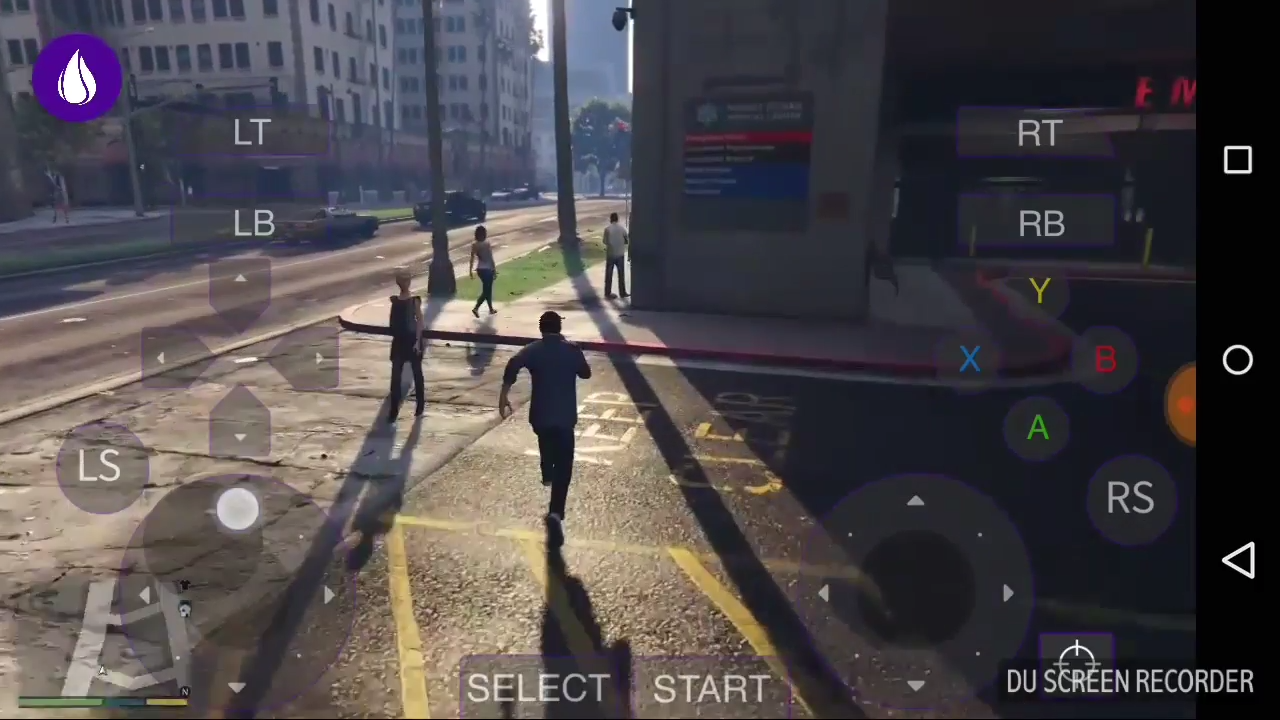This screenshot has height=720, width=1280.
Task: Tap the RS stick button
Action: (1130, 498)
